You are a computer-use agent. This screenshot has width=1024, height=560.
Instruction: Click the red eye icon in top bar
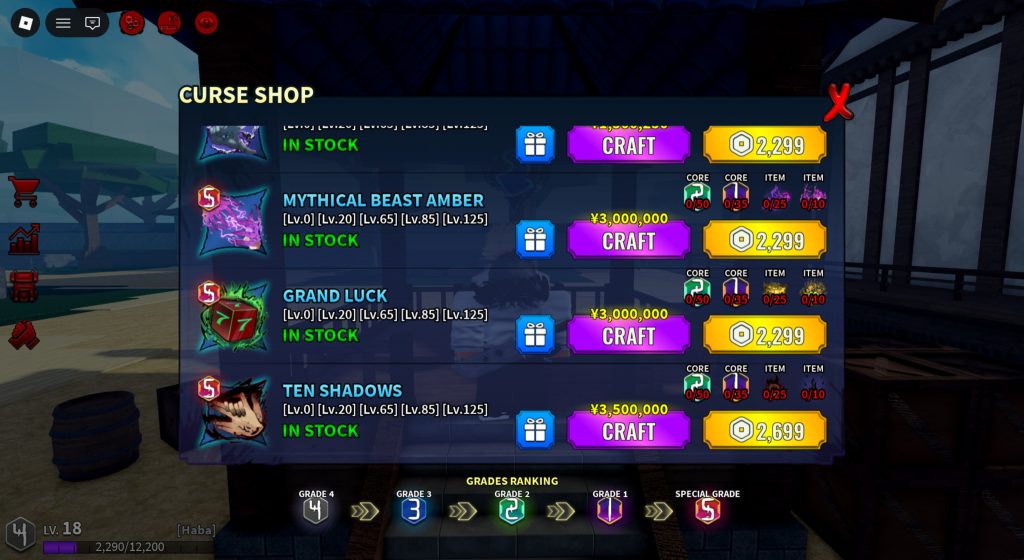207,22
